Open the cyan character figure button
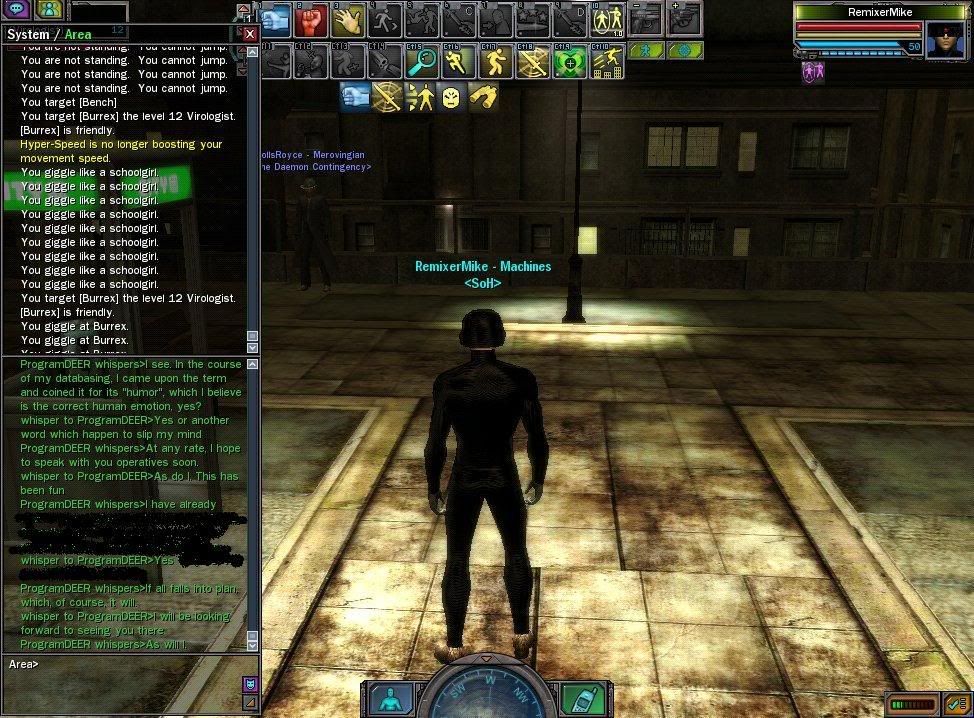Viewport: 974px width, 718px height. [x=390, y=698]
